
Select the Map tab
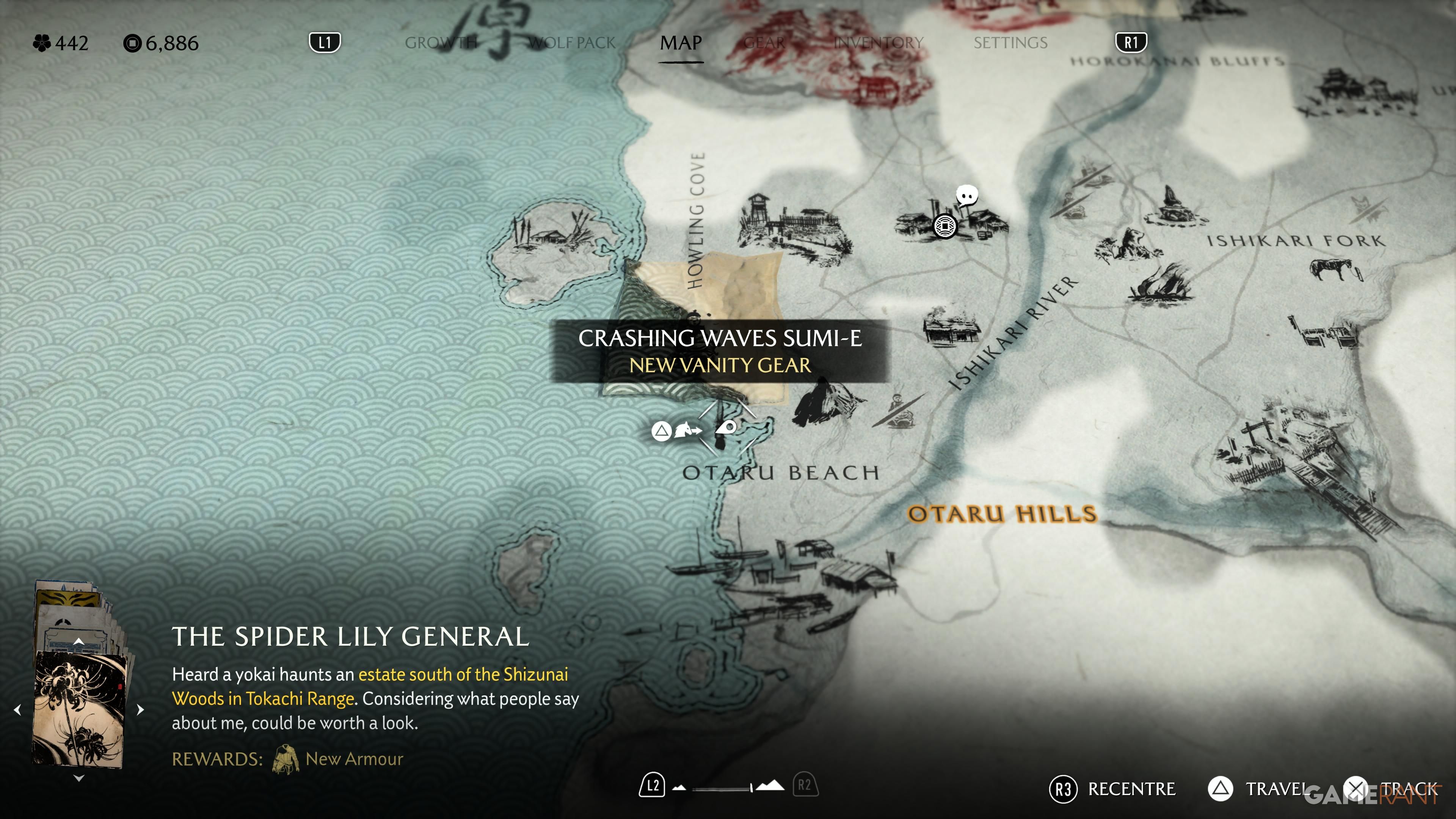[681, 43]
